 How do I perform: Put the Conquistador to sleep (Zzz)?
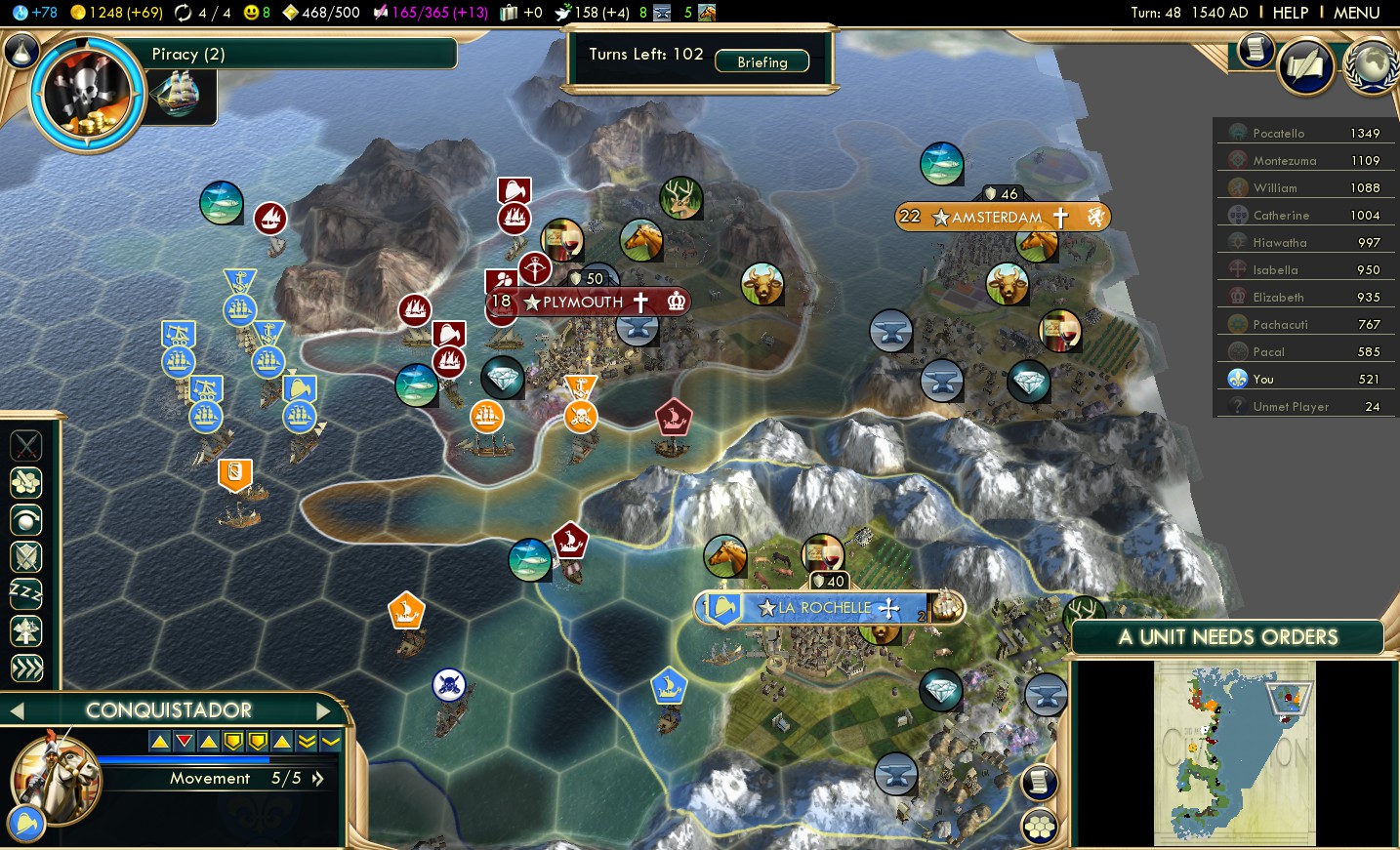pyautogui.click(x=26, y=593)
